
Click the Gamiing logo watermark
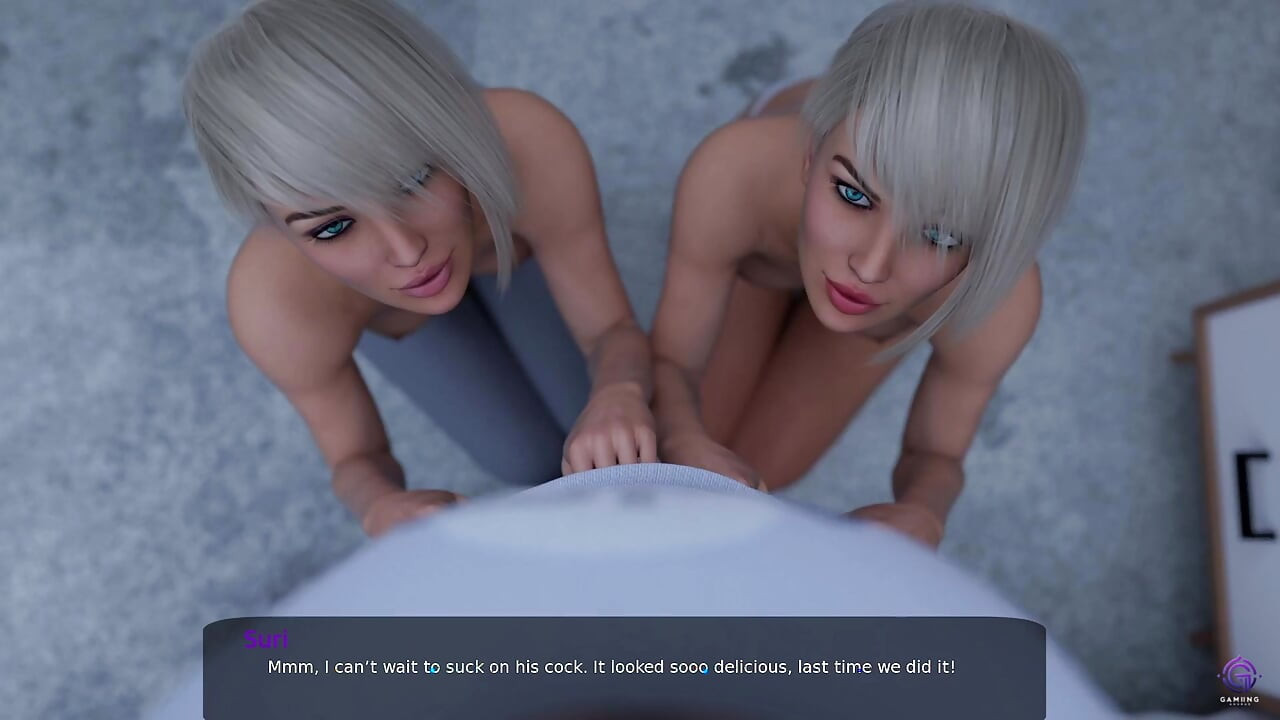click(1239, 685)
